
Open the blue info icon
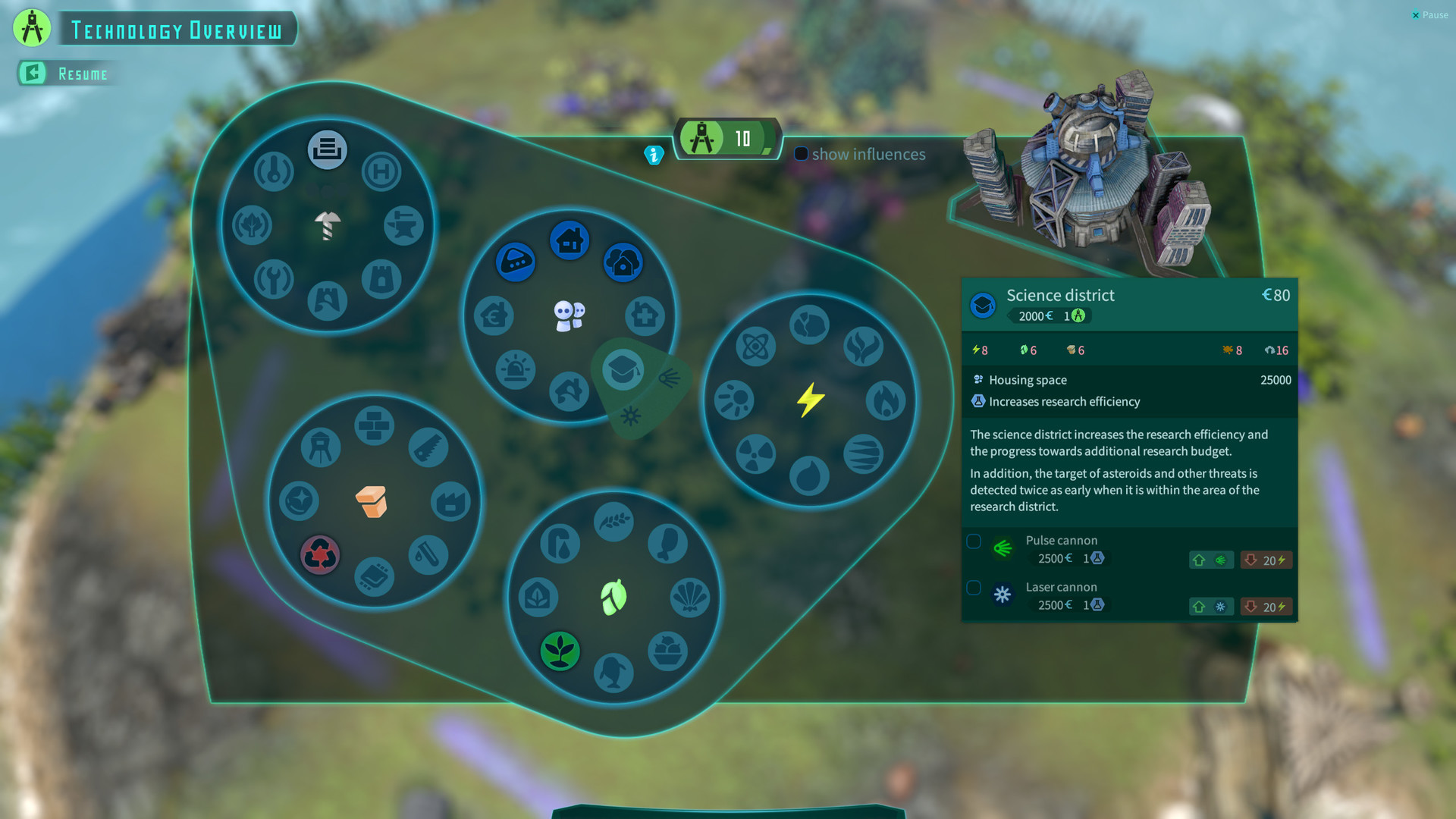[x=654, y=155]
